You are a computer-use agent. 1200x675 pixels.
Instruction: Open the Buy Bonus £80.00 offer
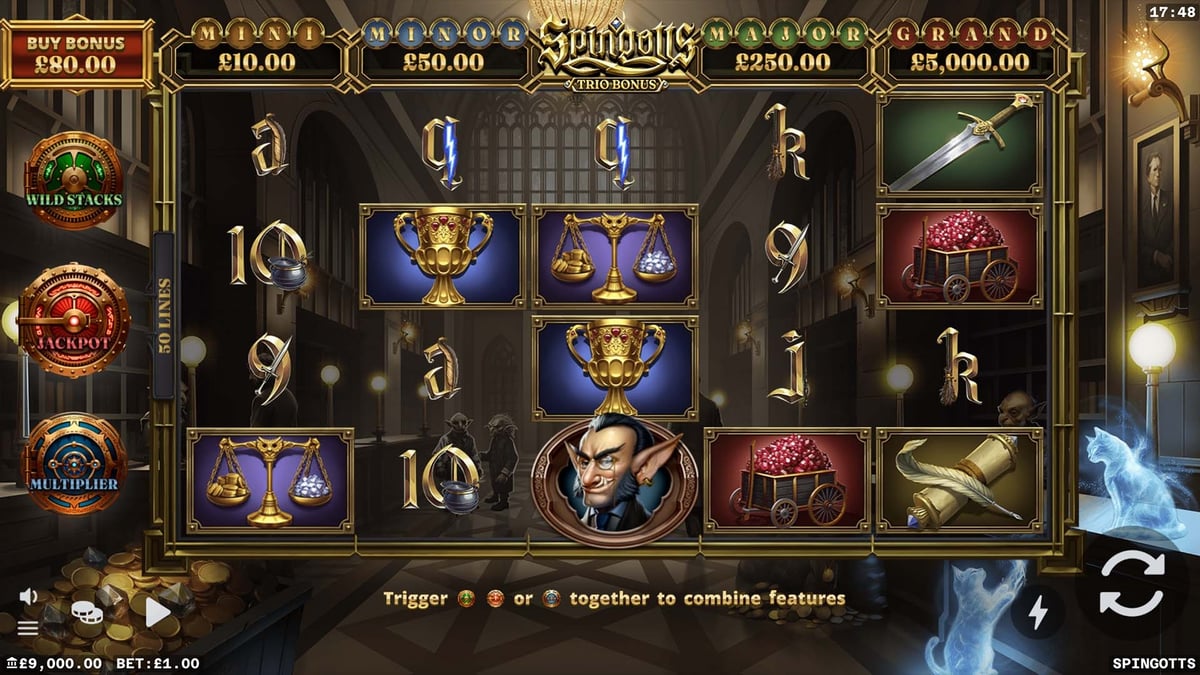point(76,54)
